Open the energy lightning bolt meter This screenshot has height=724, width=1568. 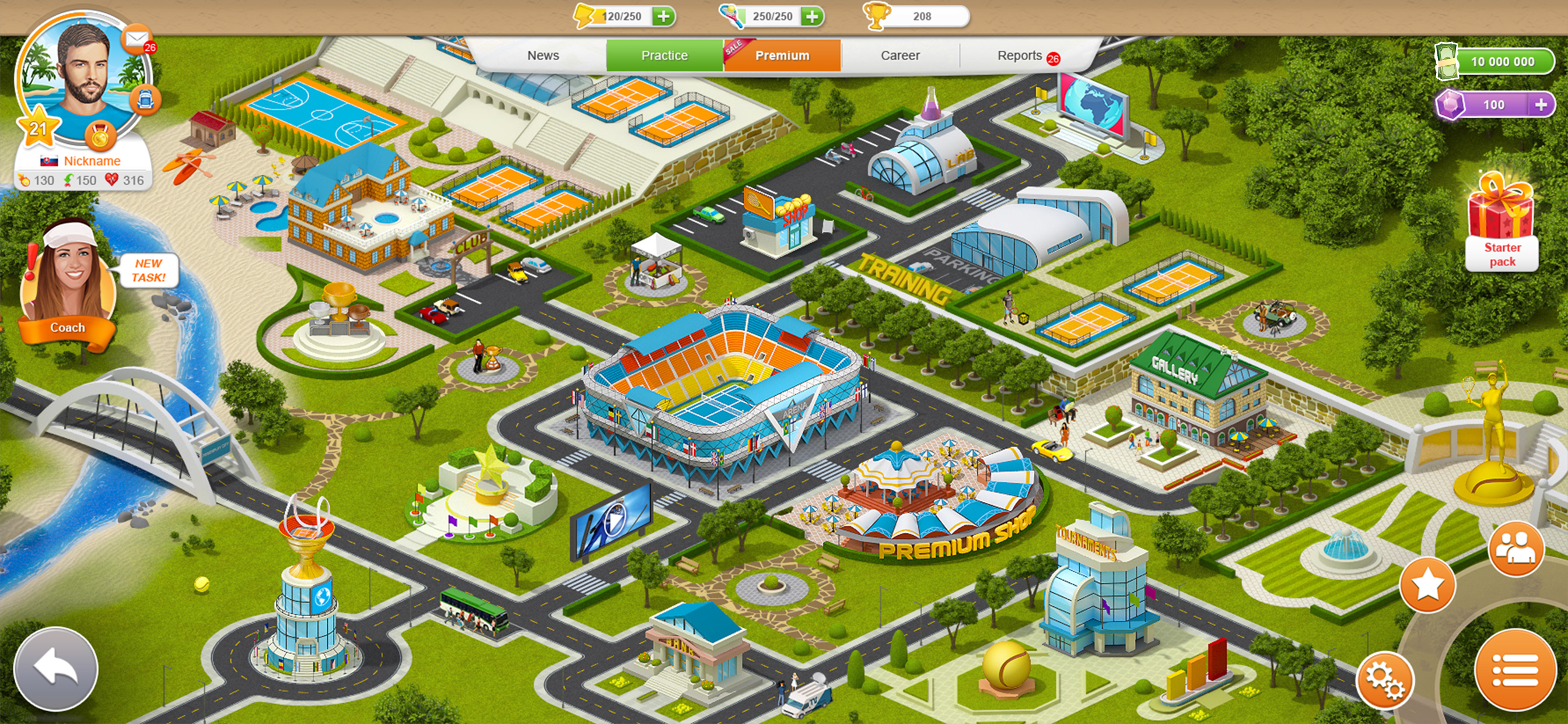tap(586, 16)
